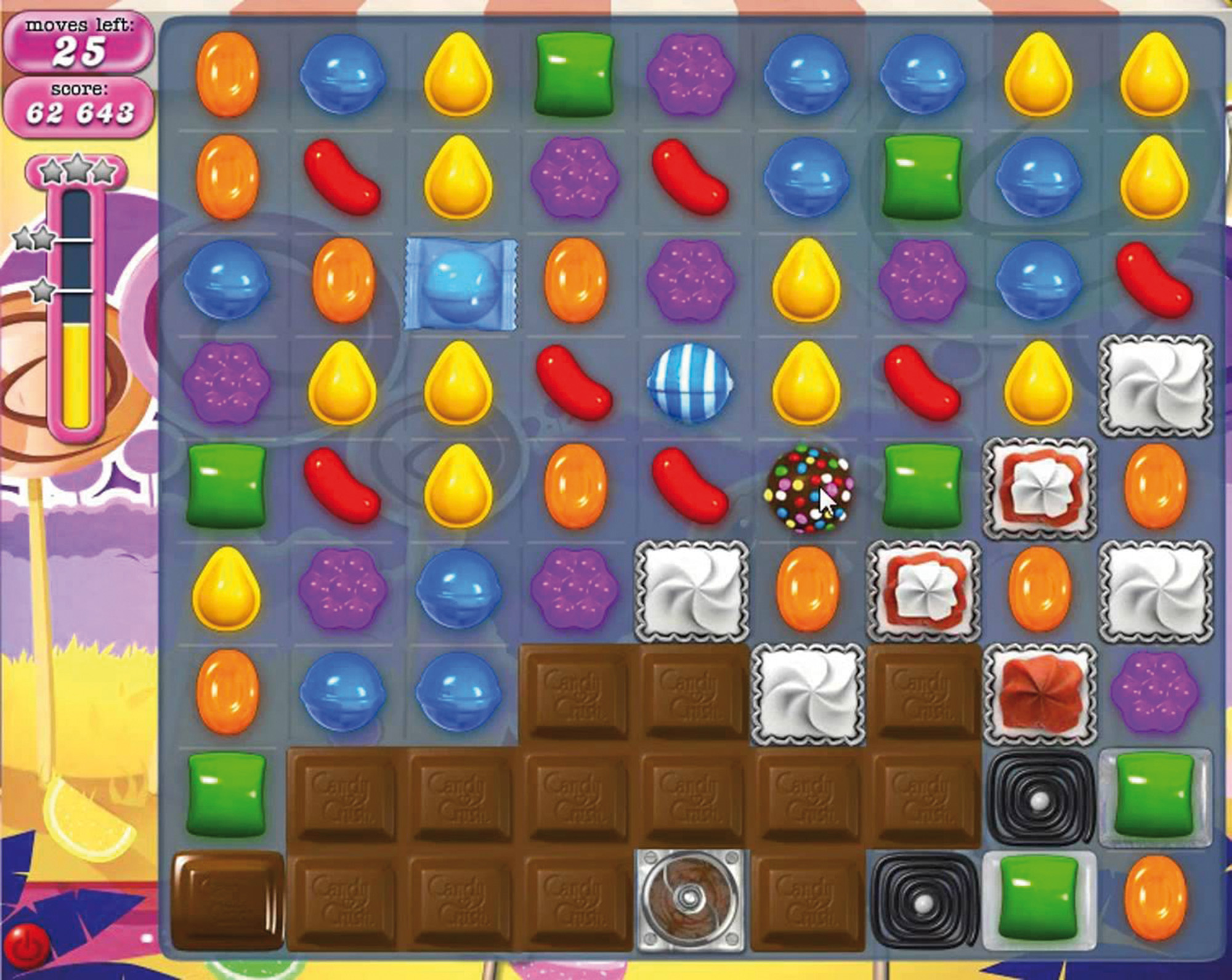Viewport: 1232px width, 980px height.
Task: Select the blue striped candy
Action: pos(691,383)
